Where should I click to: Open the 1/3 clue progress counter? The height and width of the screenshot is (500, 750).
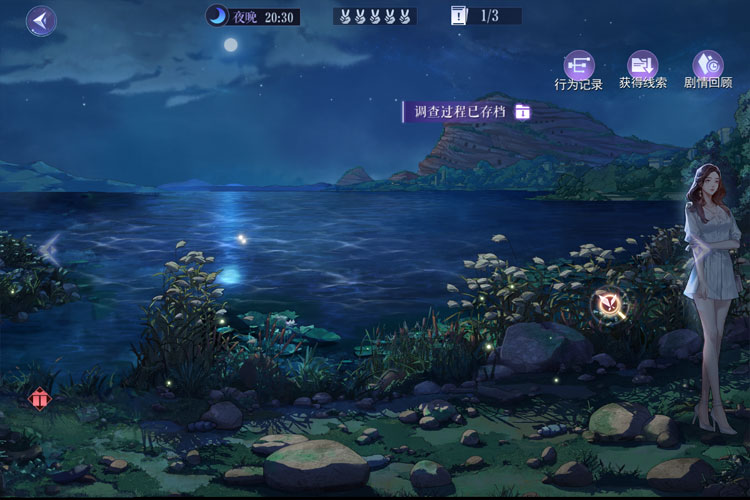pyautogui.click(x=485, y=16)
